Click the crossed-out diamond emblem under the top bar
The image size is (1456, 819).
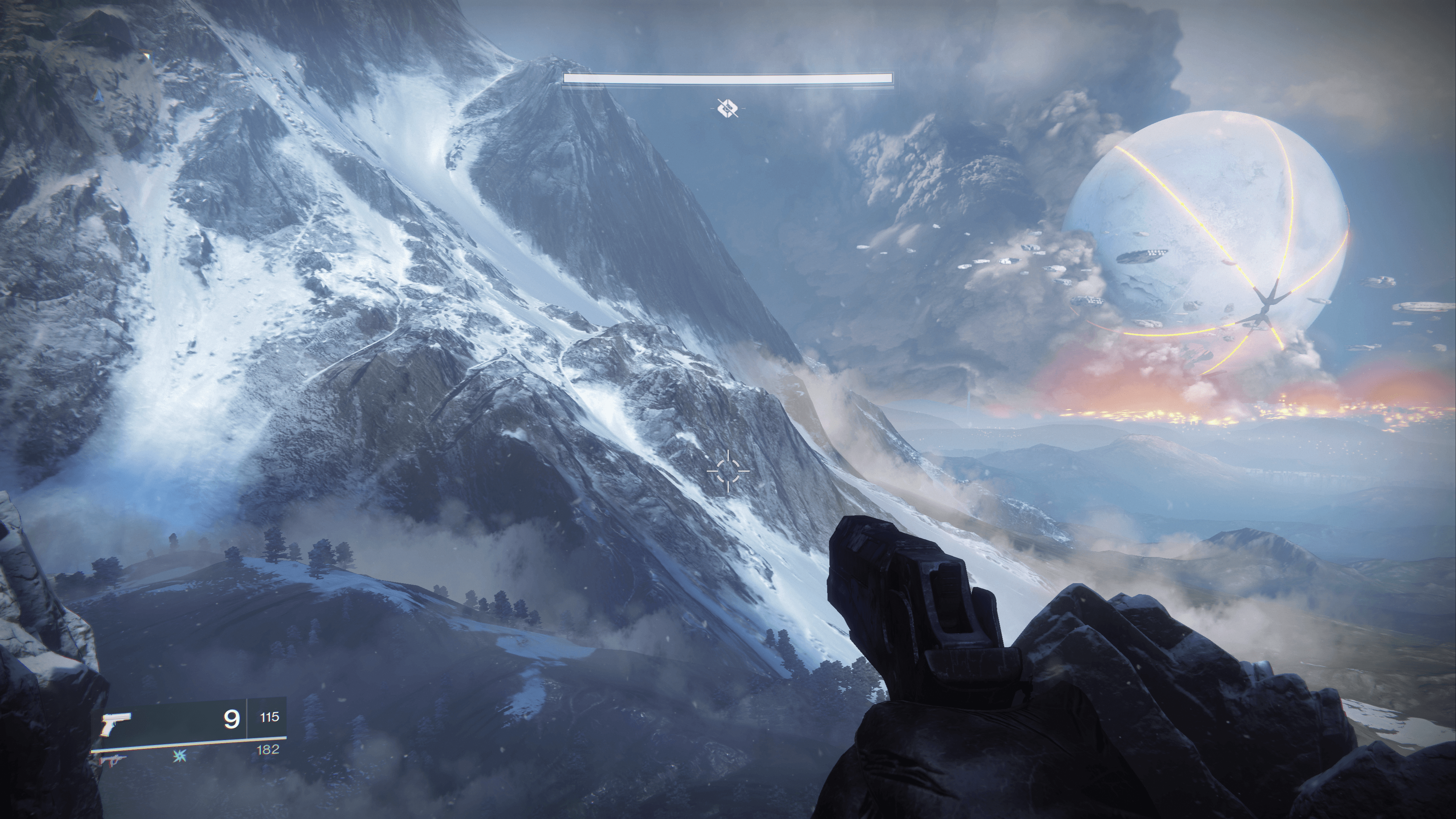coord(728,107)
